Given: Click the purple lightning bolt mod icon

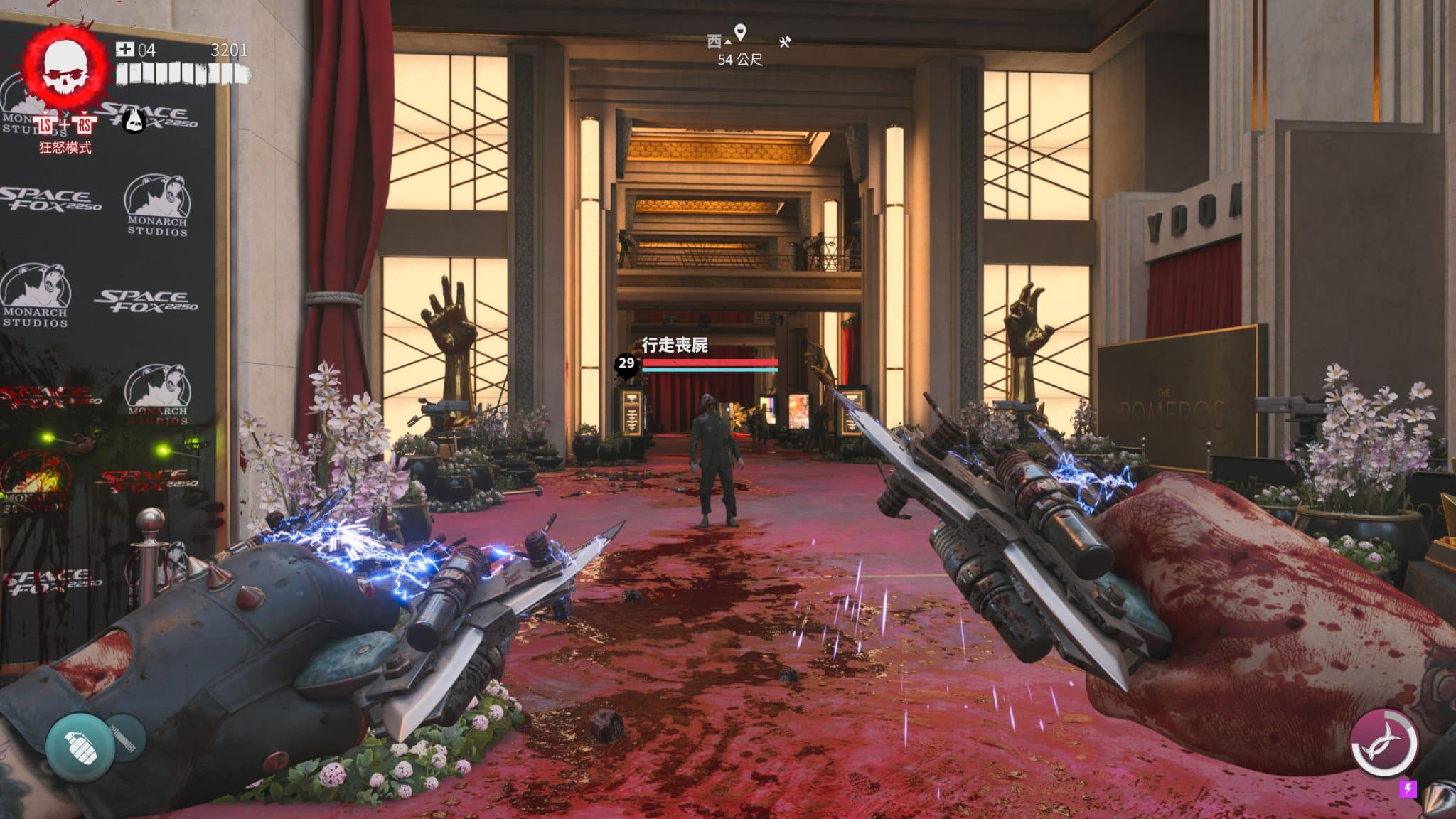Looking at the screenshot, I should pos(1407,788).
